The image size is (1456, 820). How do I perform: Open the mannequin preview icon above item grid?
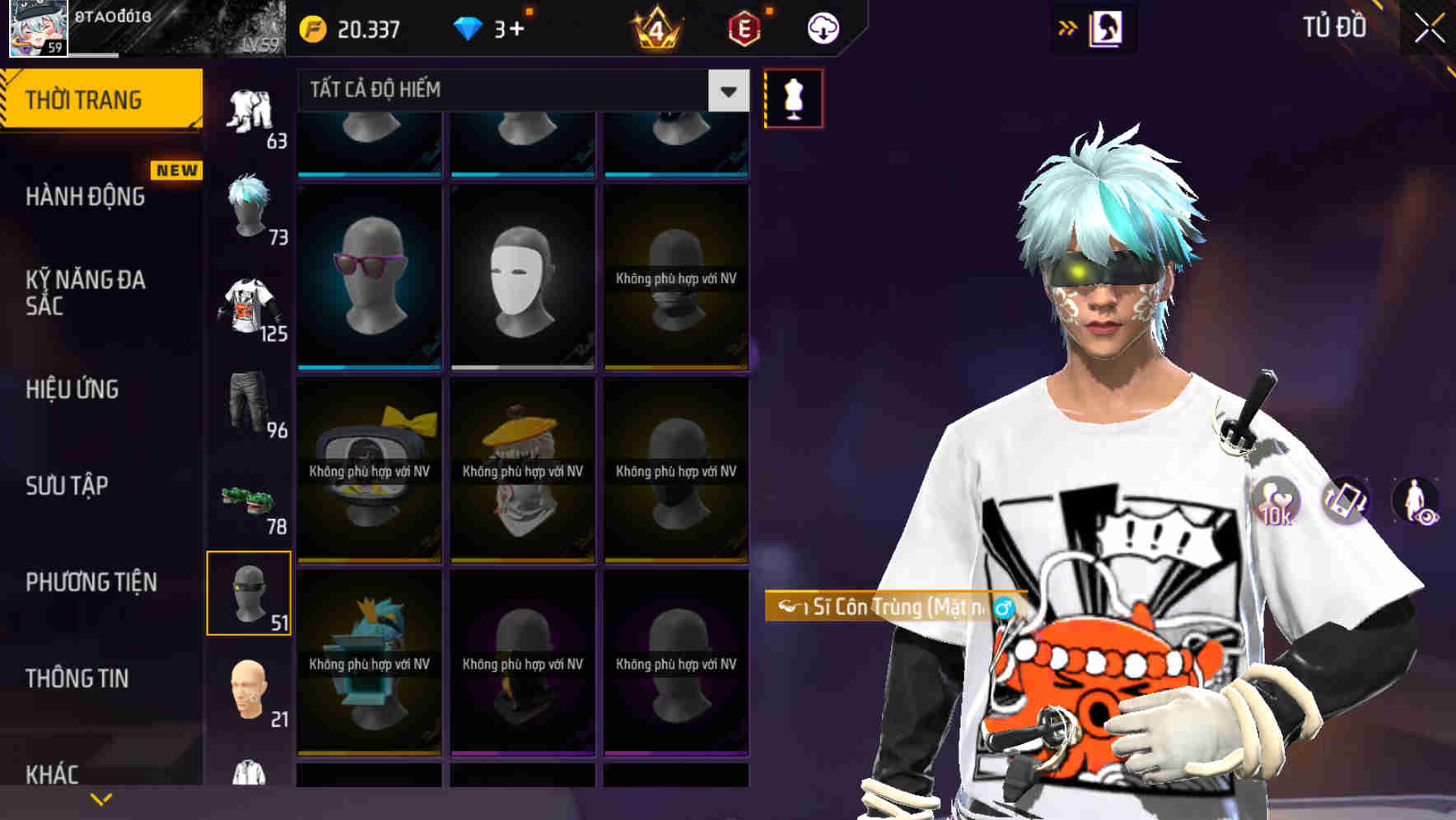pyautogui.click(x=793, y=97)
